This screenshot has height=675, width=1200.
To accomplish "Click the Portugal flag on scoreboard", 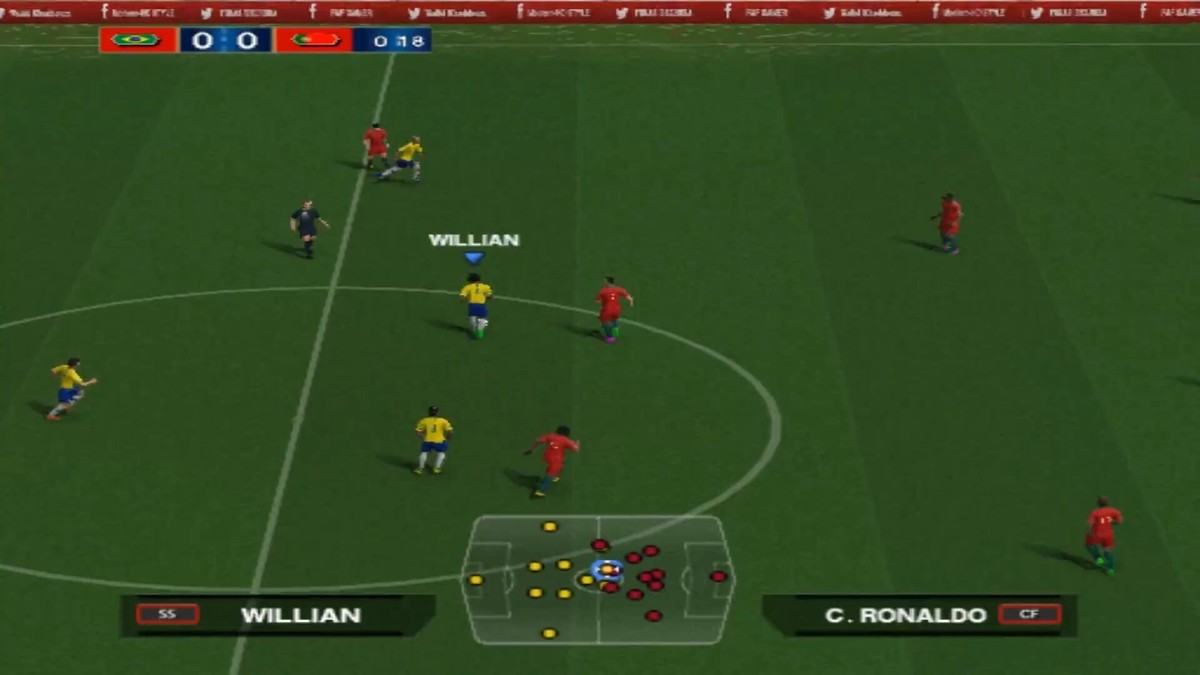I will click(314, 40).
